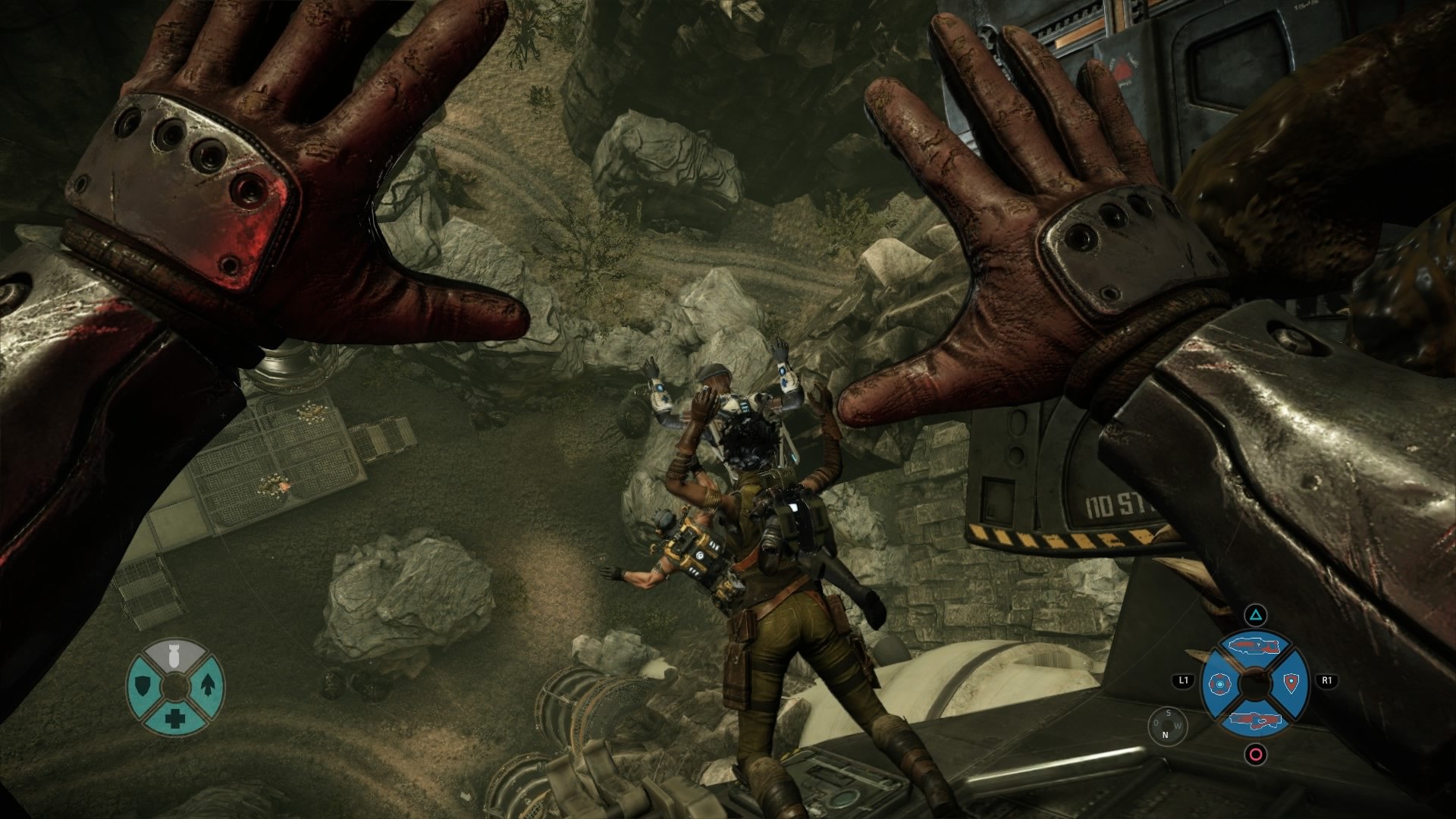Screen dimensions: 1456x819
Task: Click the Triangle button prompt above the weapon wheel
Action: (1254, 614)
